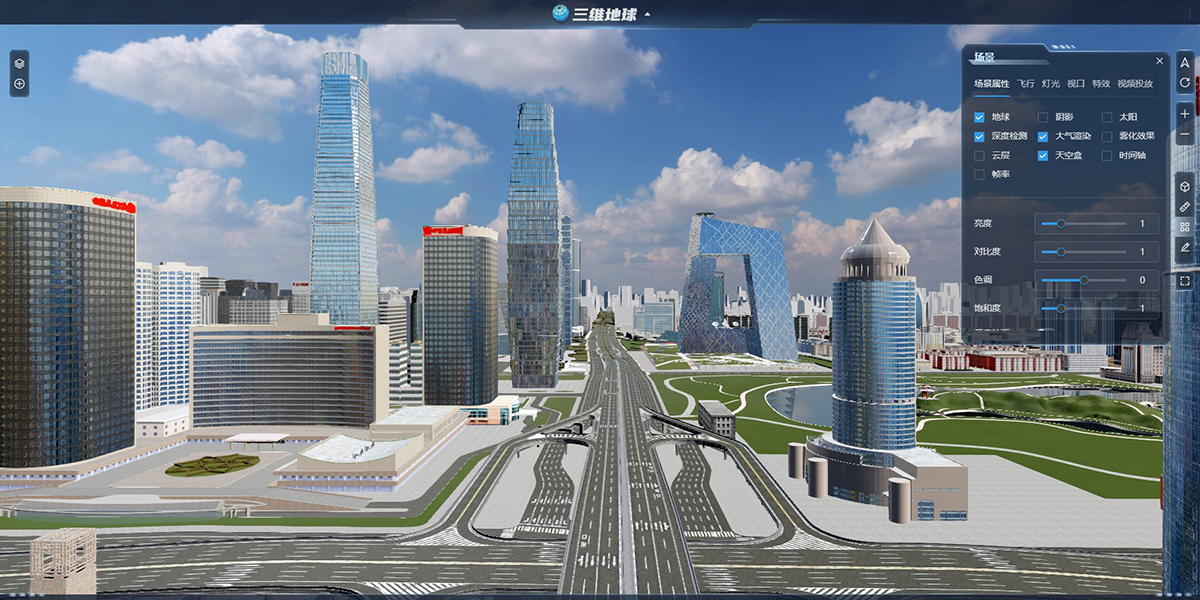Viewport: 1200px width, 600px height.
Task: Switch to the 飞行 tab
Action: tap(1026, 84)
